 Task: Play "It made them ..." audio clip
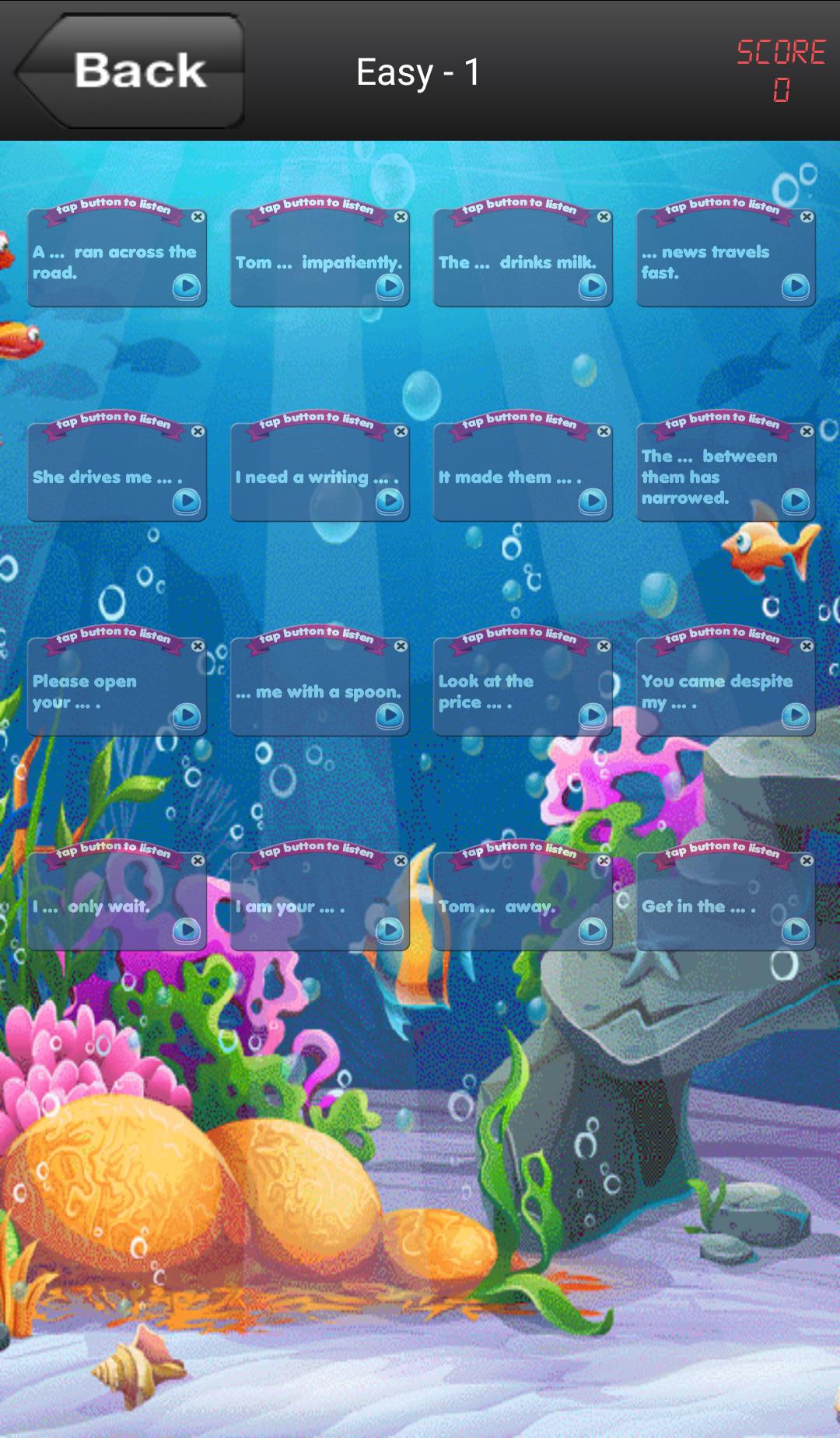[593, 502]
